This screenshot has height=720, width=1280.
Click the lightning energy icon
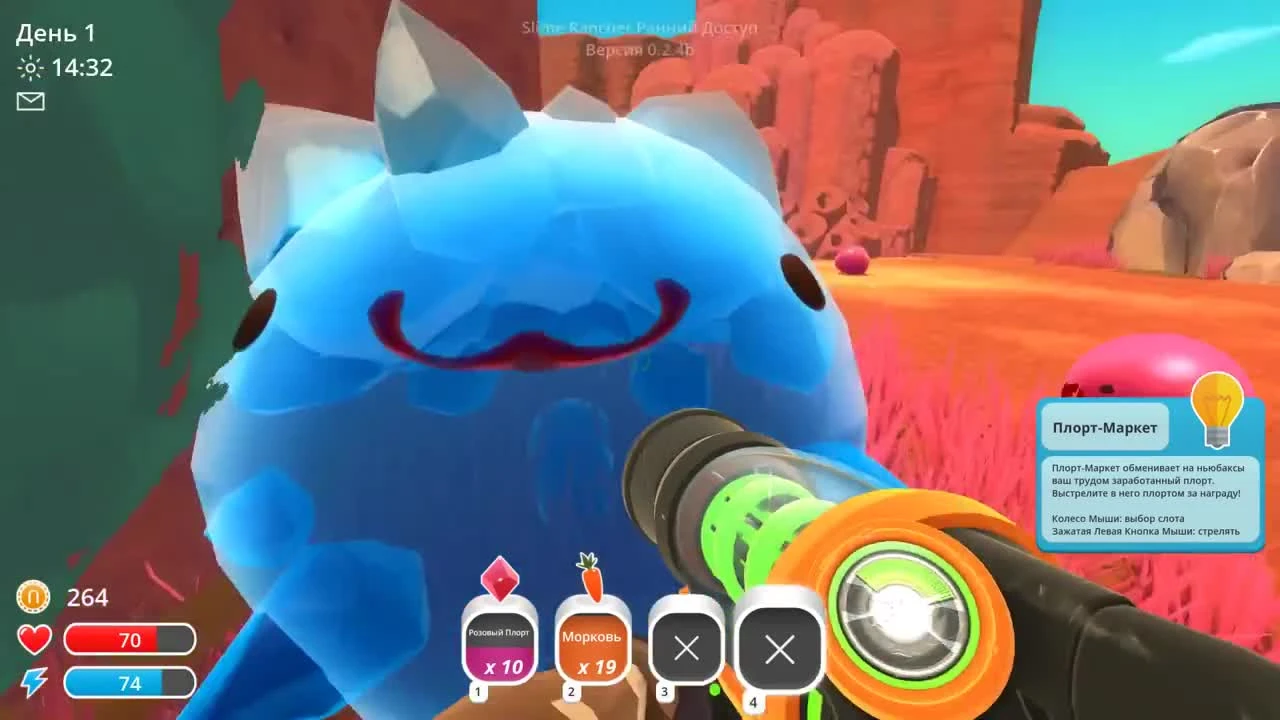pos(33,682)
